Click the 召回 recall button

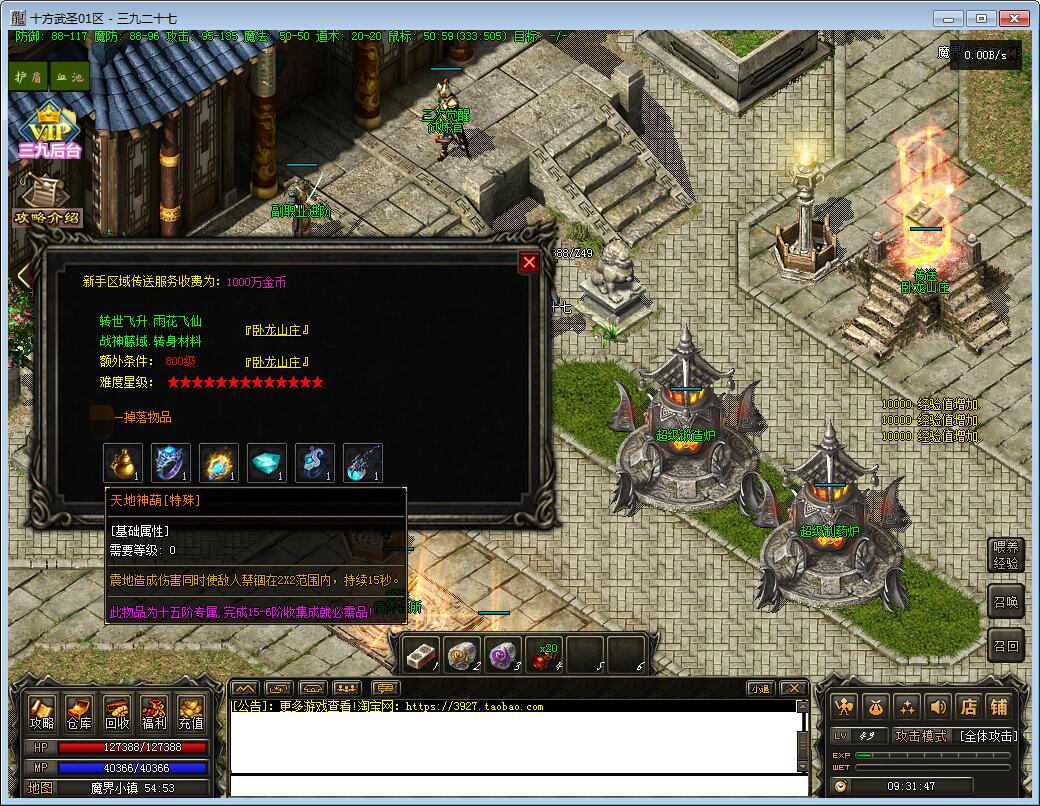[x=1005, y=647]
